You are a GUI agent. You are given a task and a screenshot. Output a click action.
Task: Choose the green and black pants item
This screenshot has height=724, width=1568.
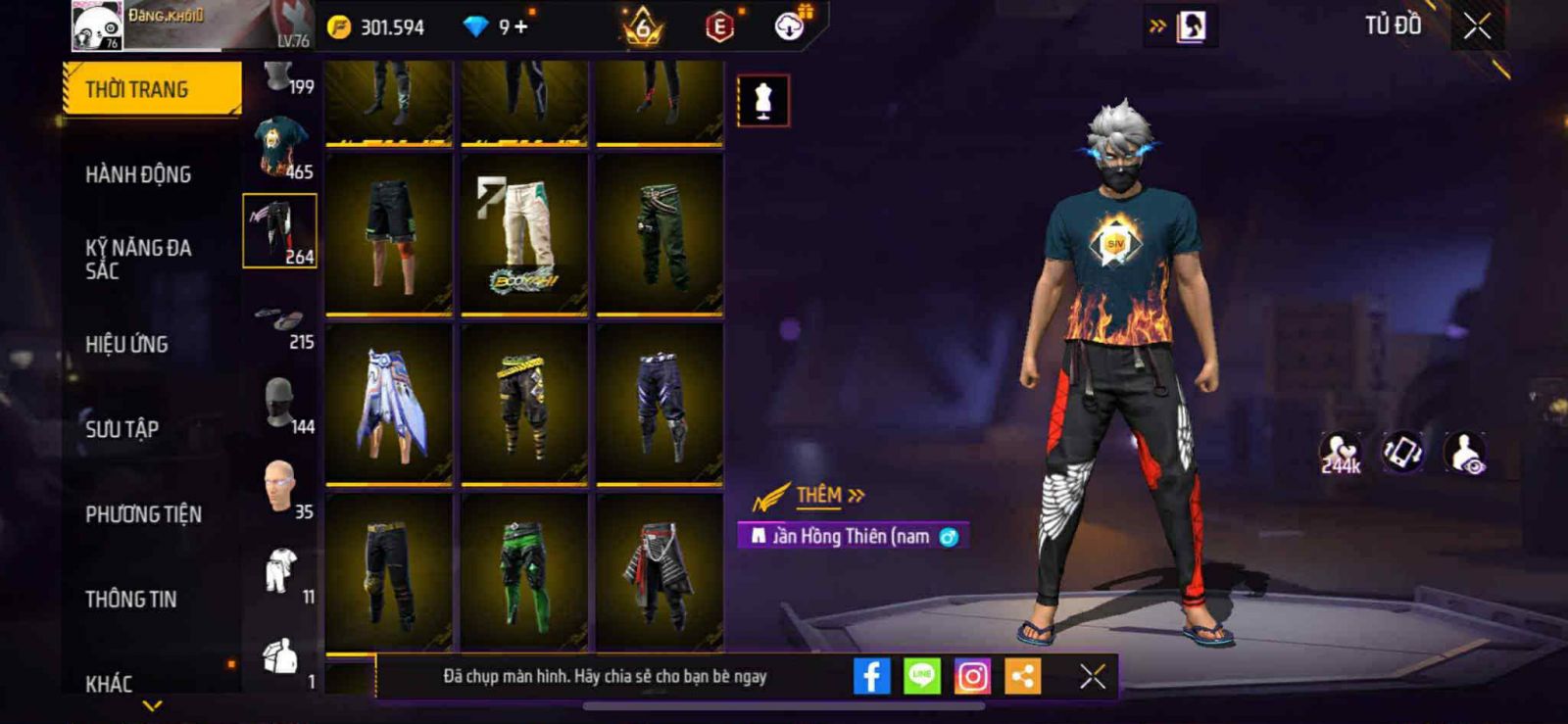click(x=523, y=573)
